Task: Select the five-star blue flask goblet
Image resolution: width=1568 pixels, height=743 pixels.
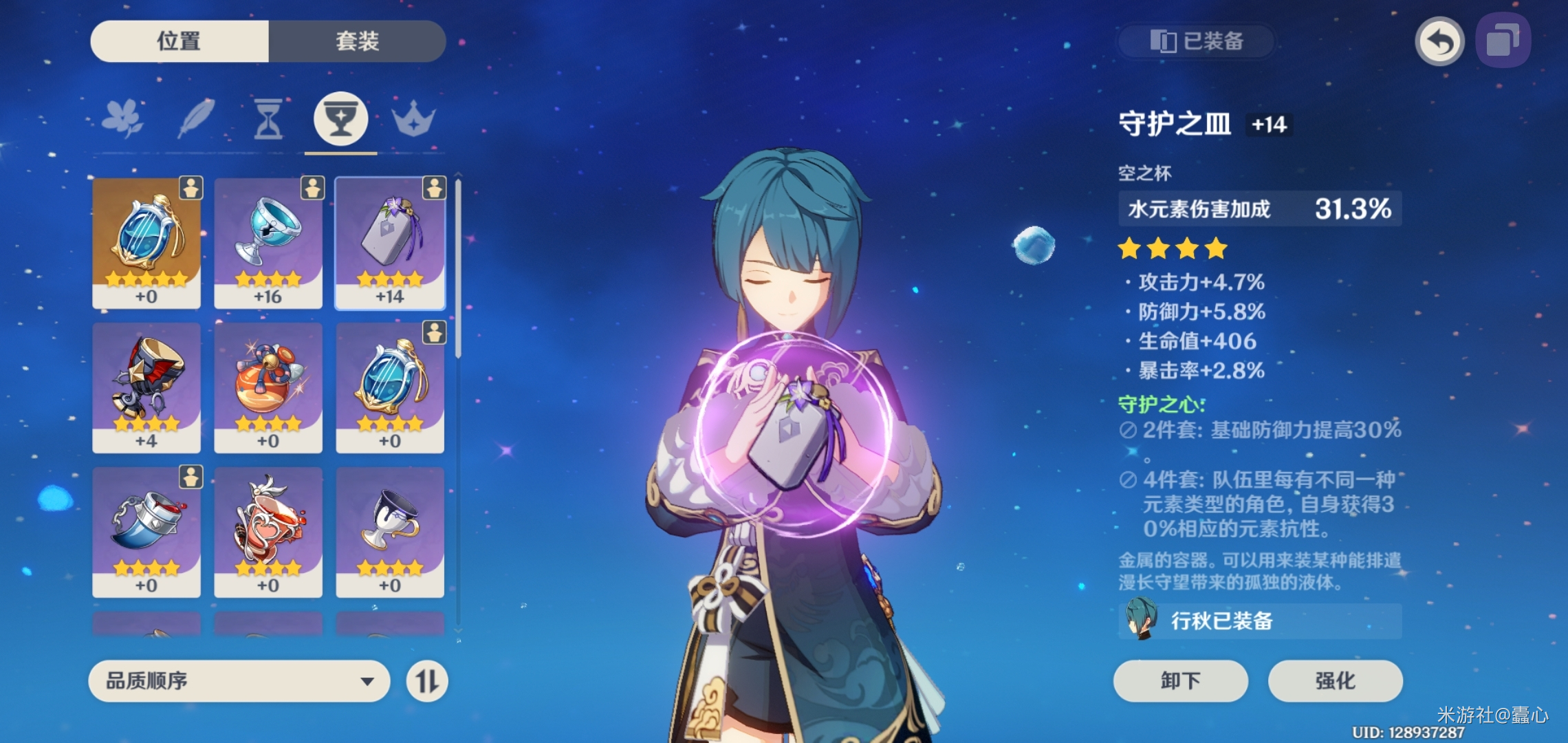Action: [x=146, y=242]
